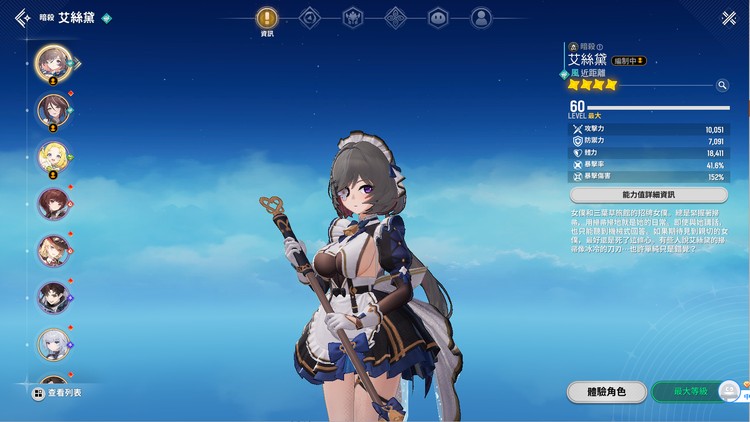The width and height of the screenshot is (750, 422).
Task: Click the magnifier icon beside the stars
Action: point(722,86)
